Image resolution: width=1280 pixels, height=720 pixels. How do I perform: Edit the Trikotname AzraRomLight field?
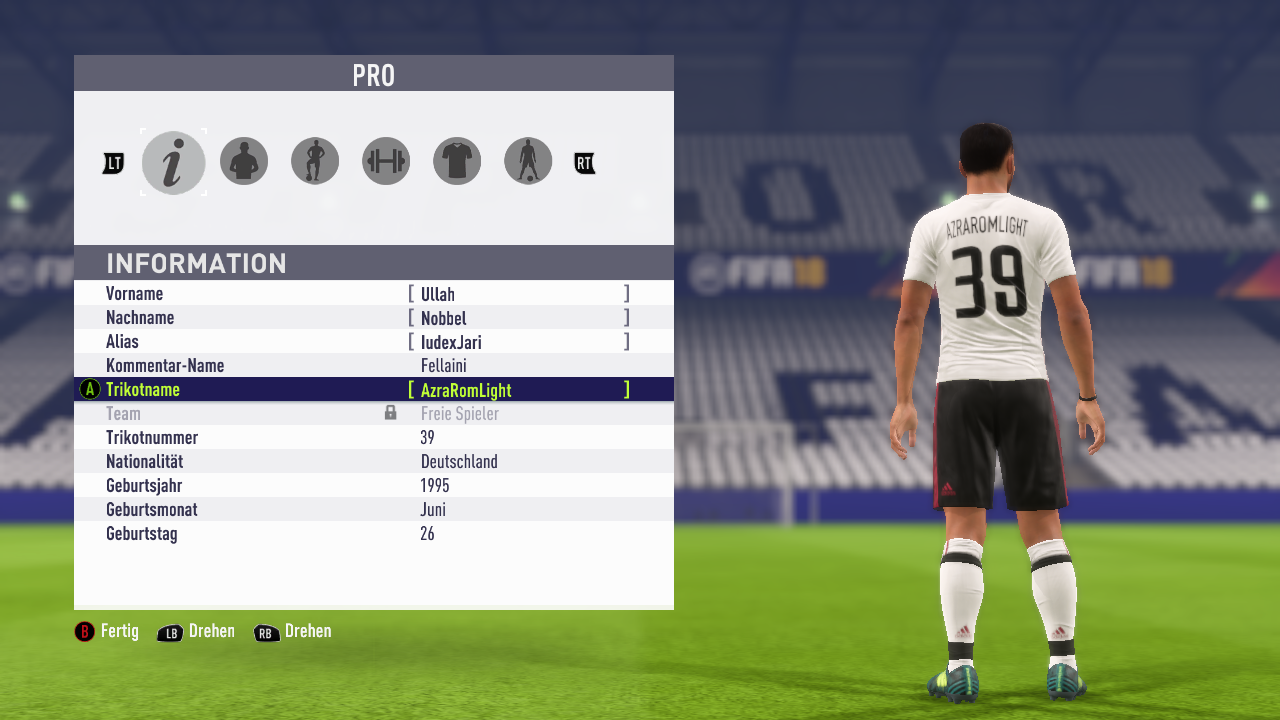[x=519, y=390]
